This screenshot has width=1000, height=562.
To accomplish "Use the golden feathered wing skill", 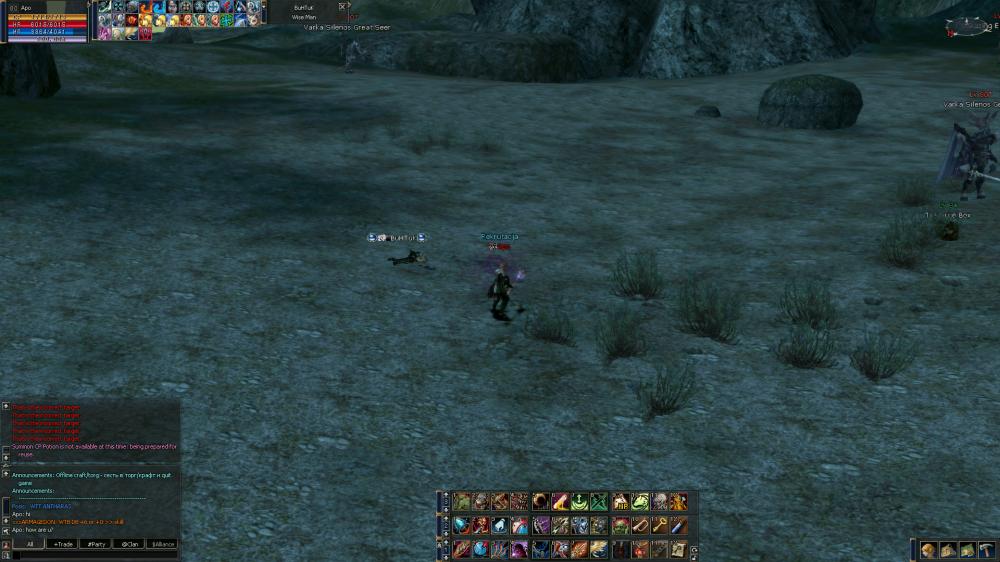I will click(598, 549).
